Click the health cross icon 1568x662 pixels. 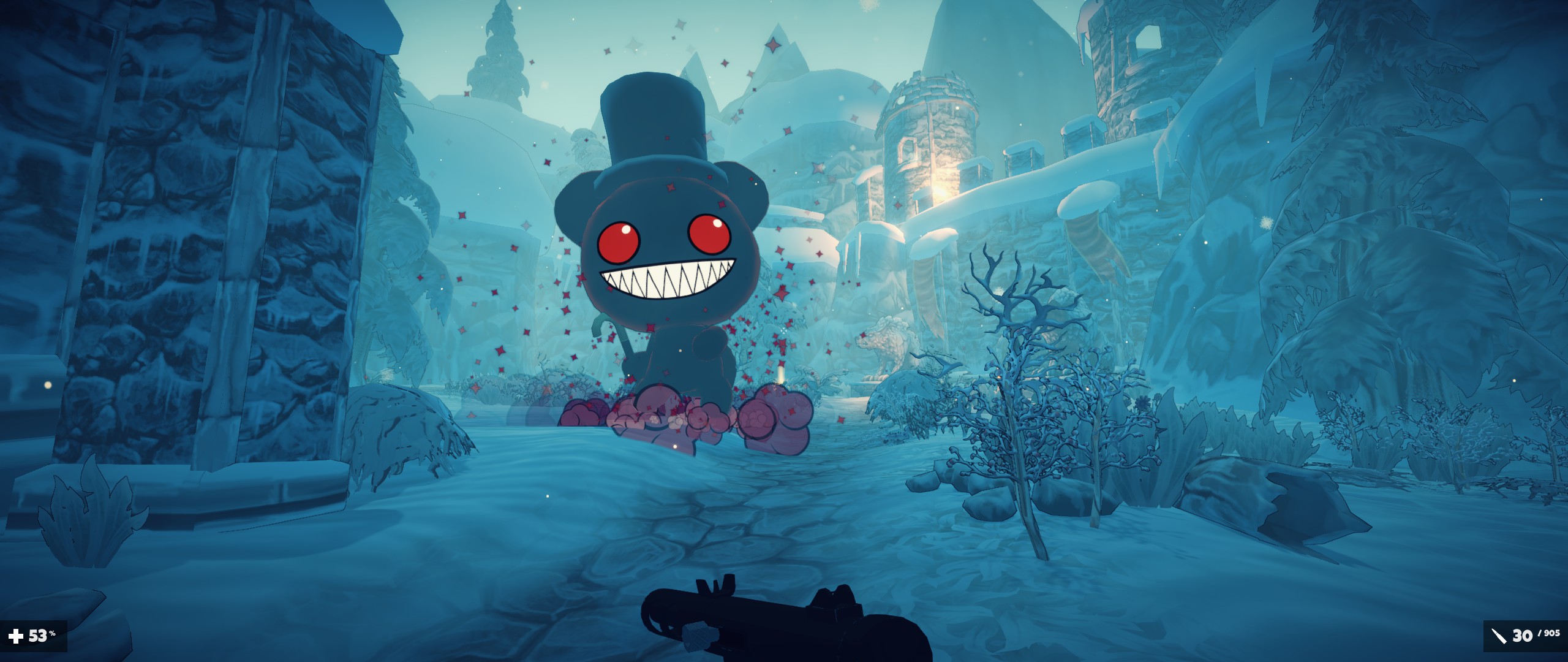pos(15,637)
